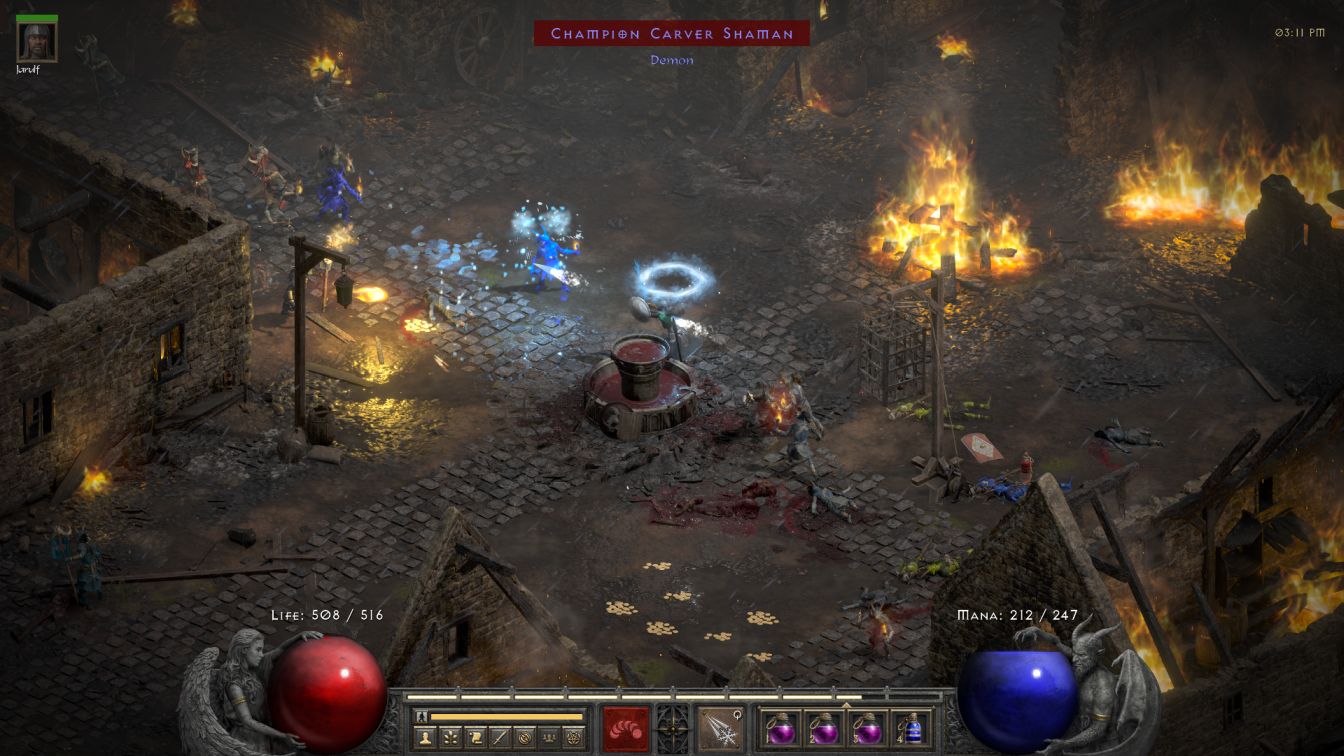1344x756 pixels.
Task: Open the quest log scroll button
Action: tap(475, 738)
